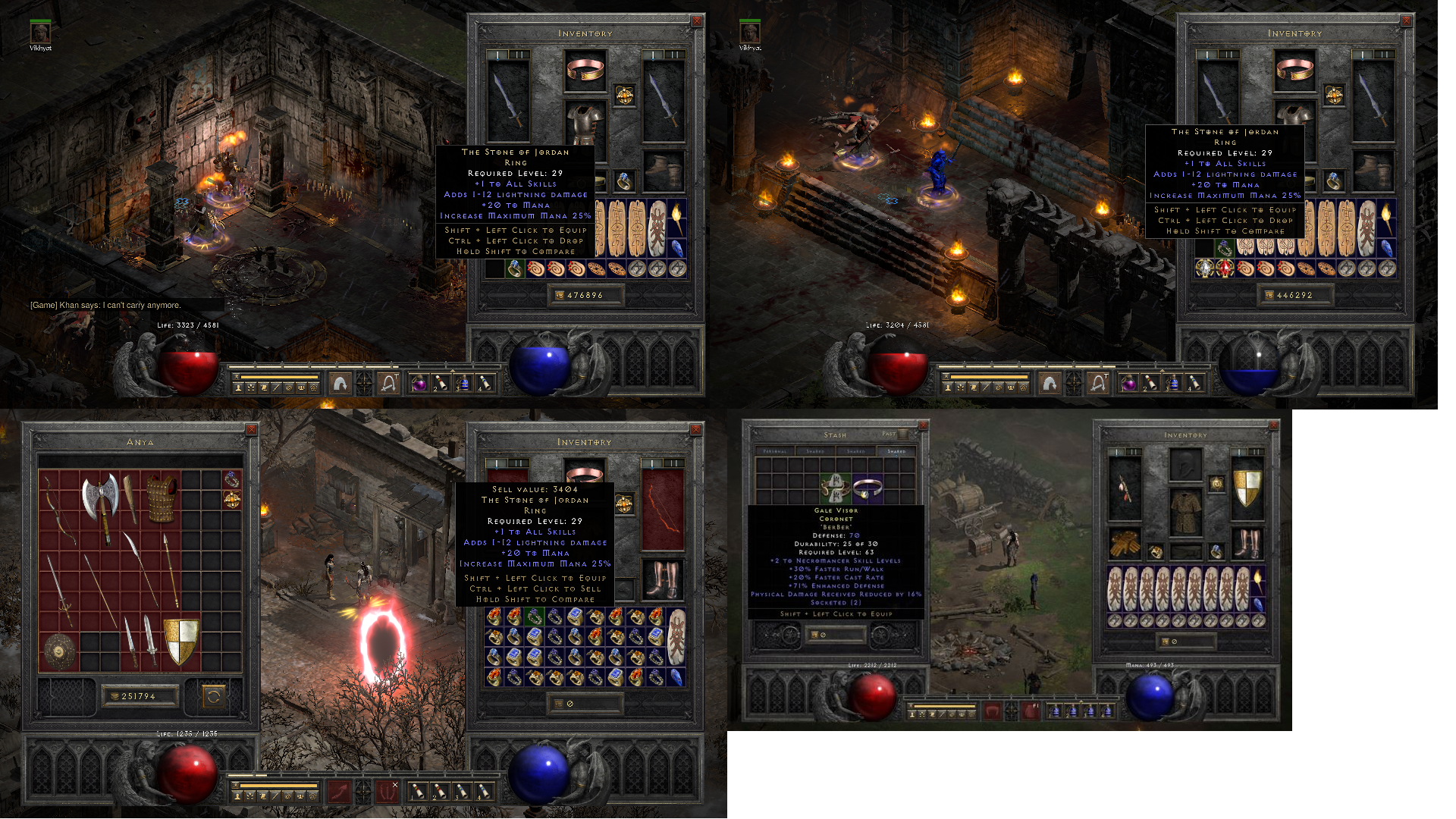The height and width of the screenshot is (819, 1456).
Task: Toggle the Fast option on the Stash window
Action: pos(902,435)
